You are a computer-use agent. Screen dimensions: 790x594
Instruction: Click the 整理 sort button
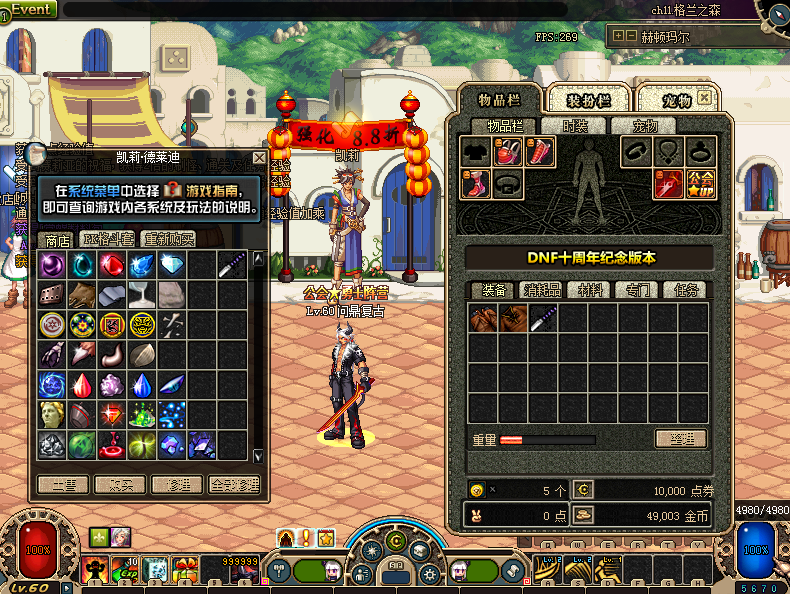pyautogui.click(x=681, y=439)
